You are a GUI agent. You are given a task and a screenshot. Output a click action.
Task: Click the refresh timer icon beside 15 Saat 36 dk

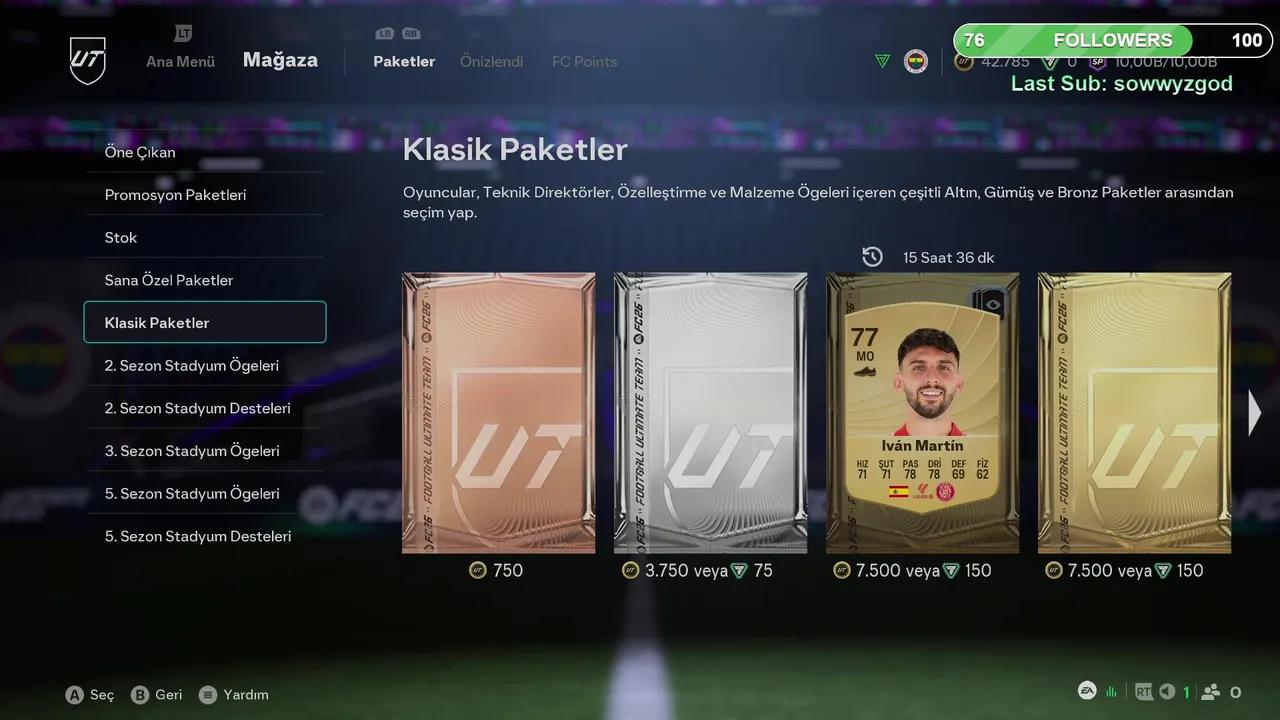[x=872, y=256]
